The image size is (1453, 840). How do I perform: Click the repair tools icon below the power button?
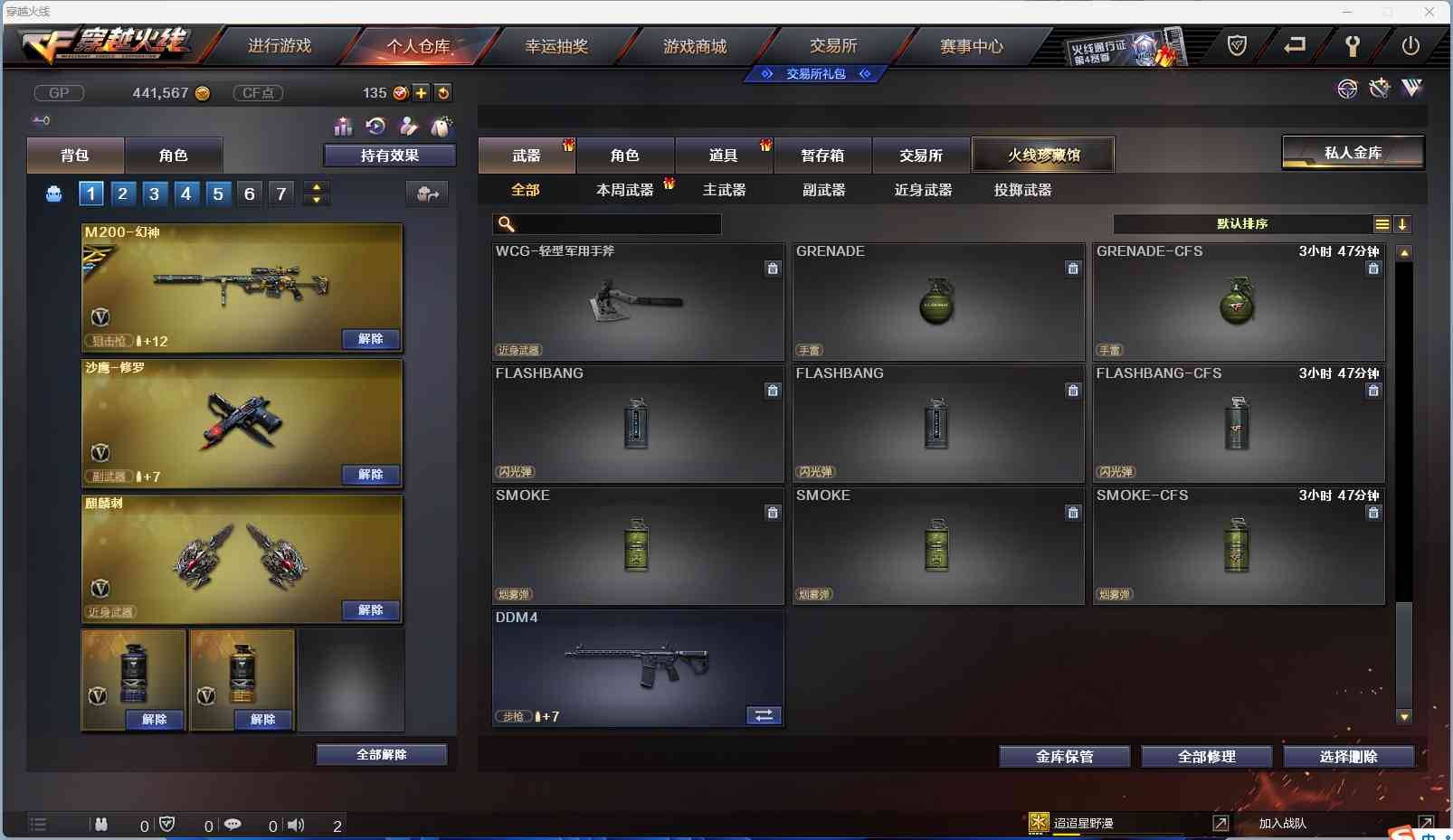1378,90
